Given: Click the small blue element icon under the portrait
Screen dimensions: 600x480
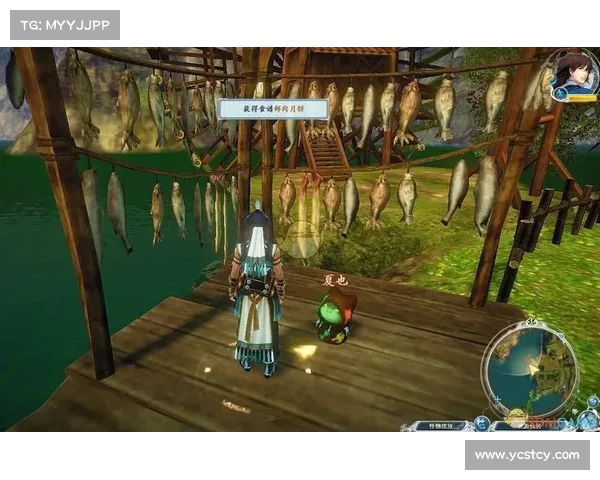Looking at the screenshot, I should pos(560,94).
